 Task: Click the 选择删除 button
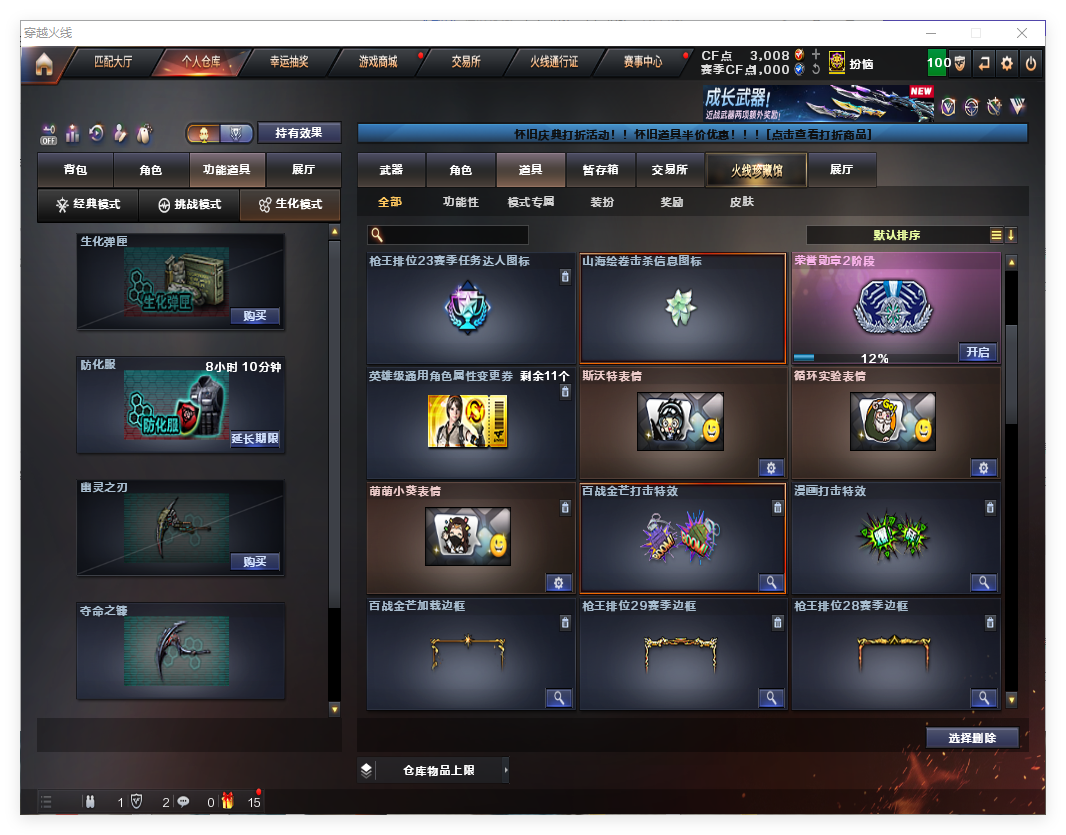coord(971,738)
